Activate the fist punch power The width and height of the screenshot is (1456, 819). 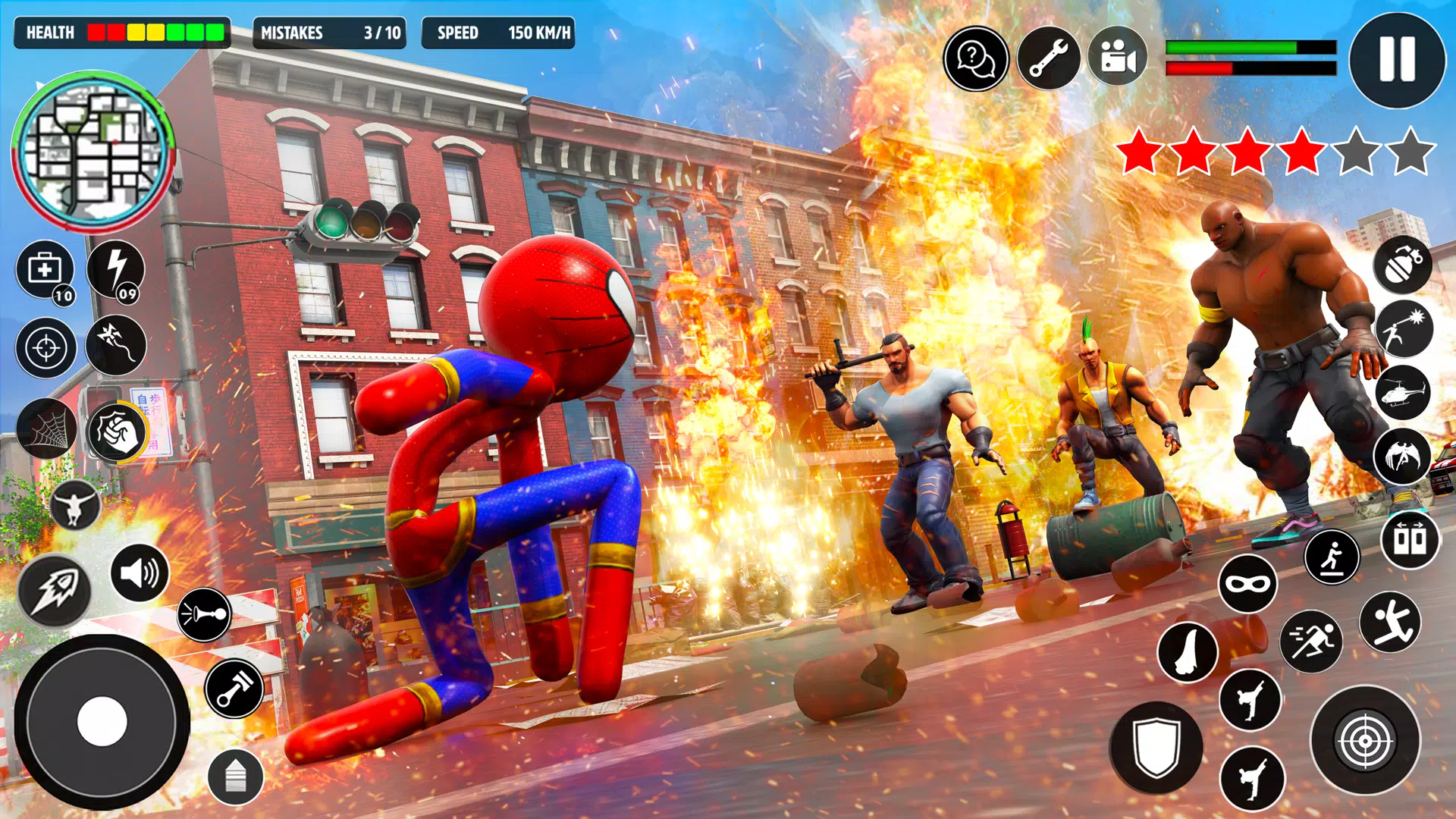(x=118, y=431)
